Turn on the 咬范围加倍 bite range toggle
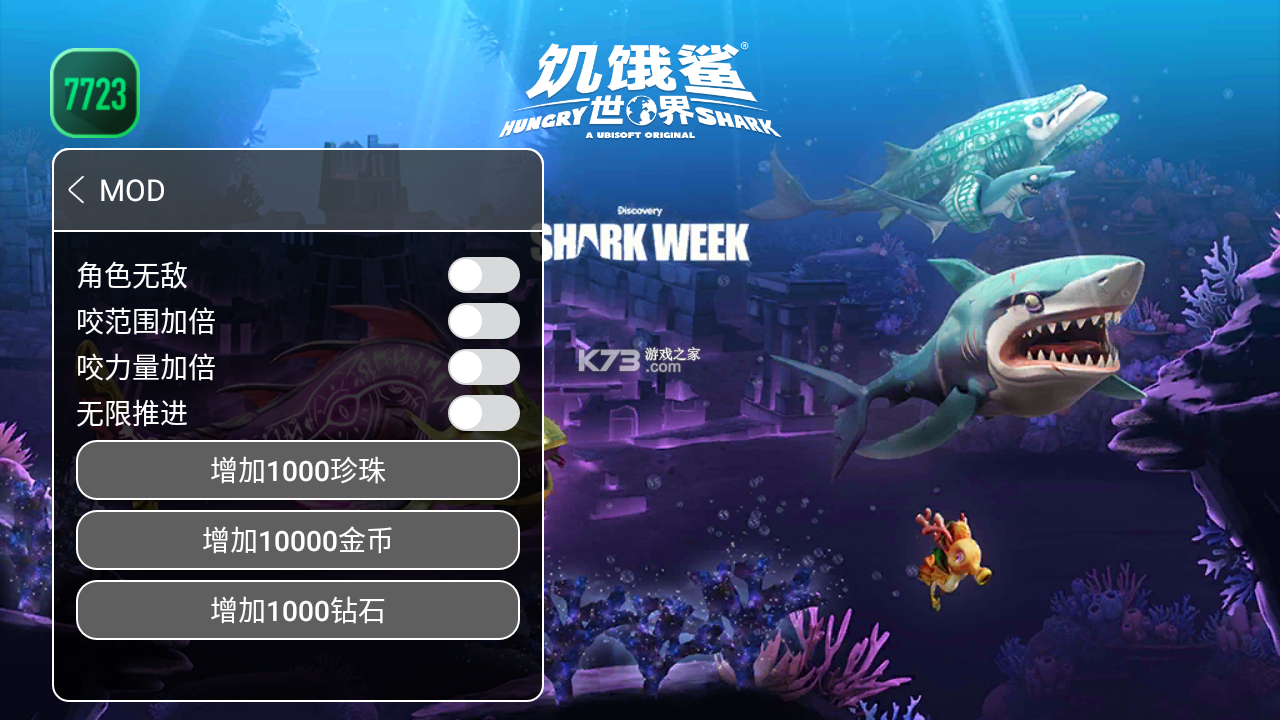Viewport: 1280px width, 720px height. pos(484,321)
